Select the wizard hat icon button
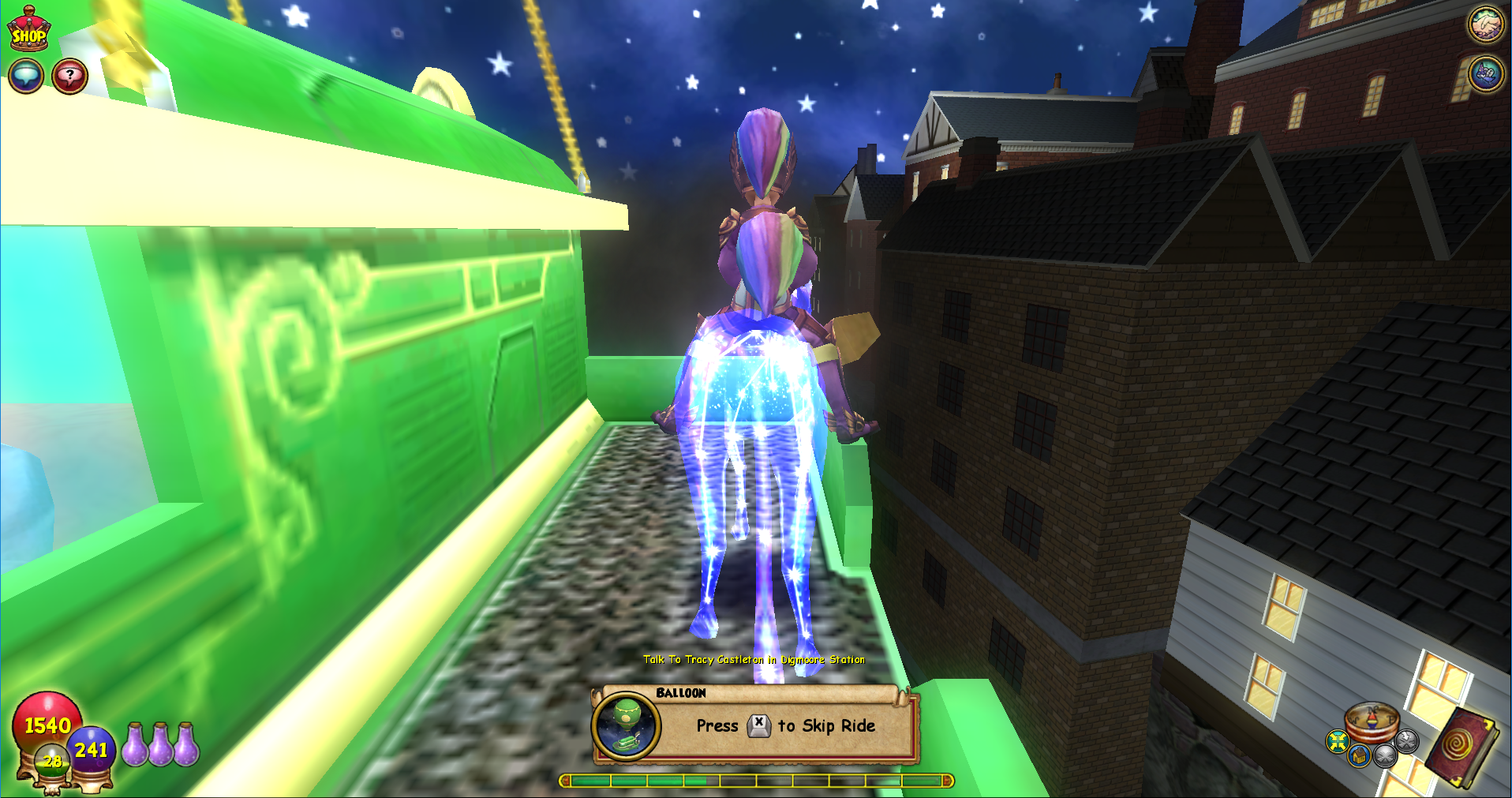 point(1484,74)
